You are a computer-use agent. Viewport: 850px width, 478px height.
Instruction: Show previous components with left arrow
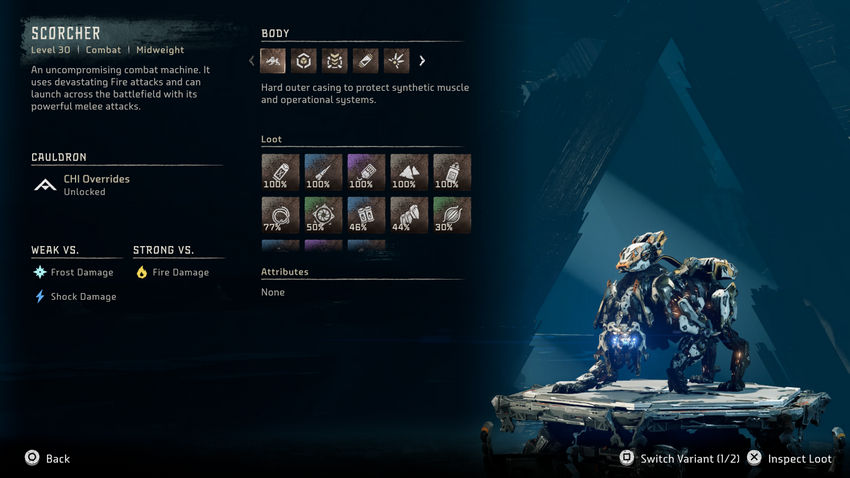click(x=252, y=61)
